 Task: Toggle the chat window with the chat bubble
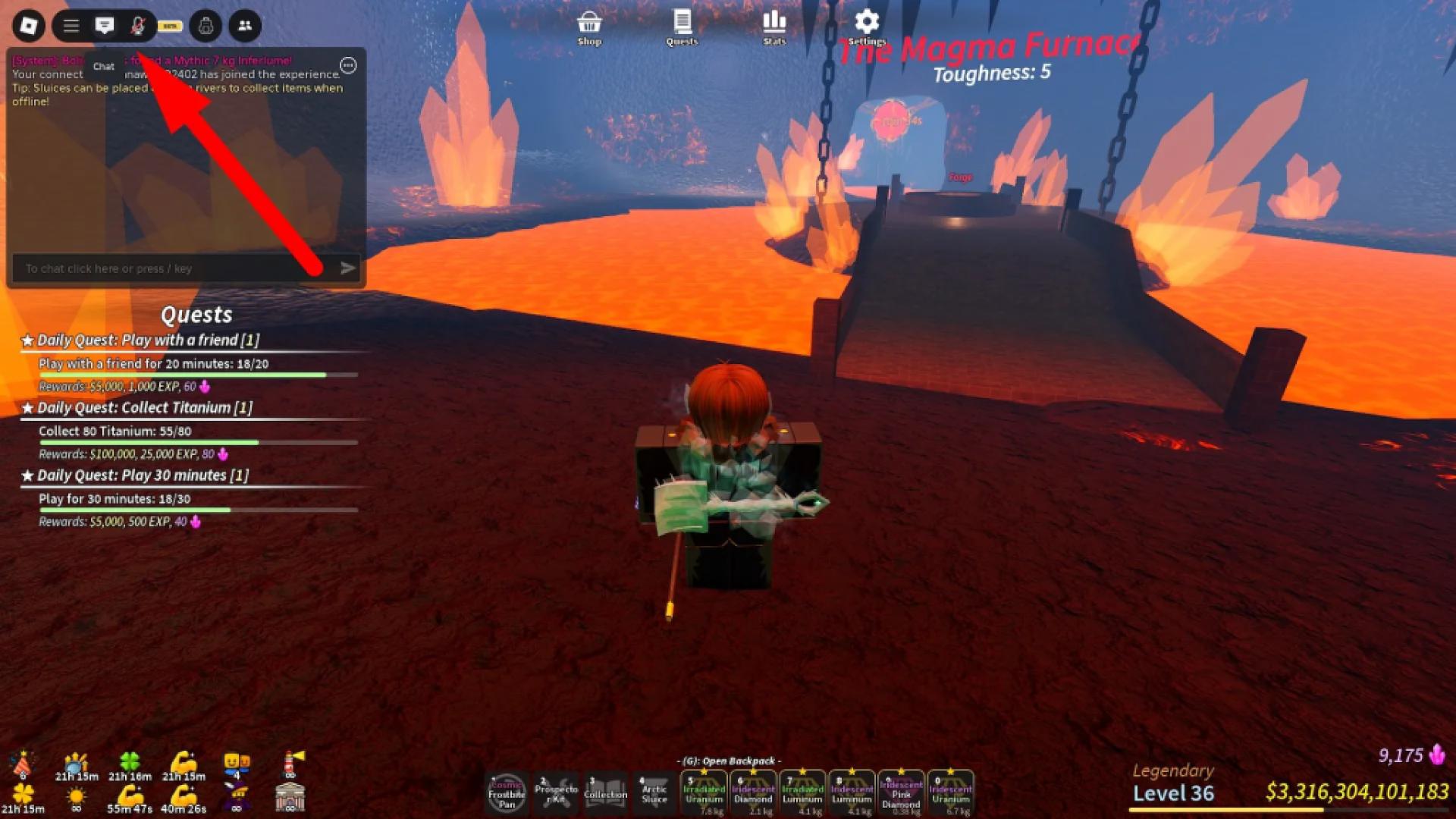pos(104,25)
